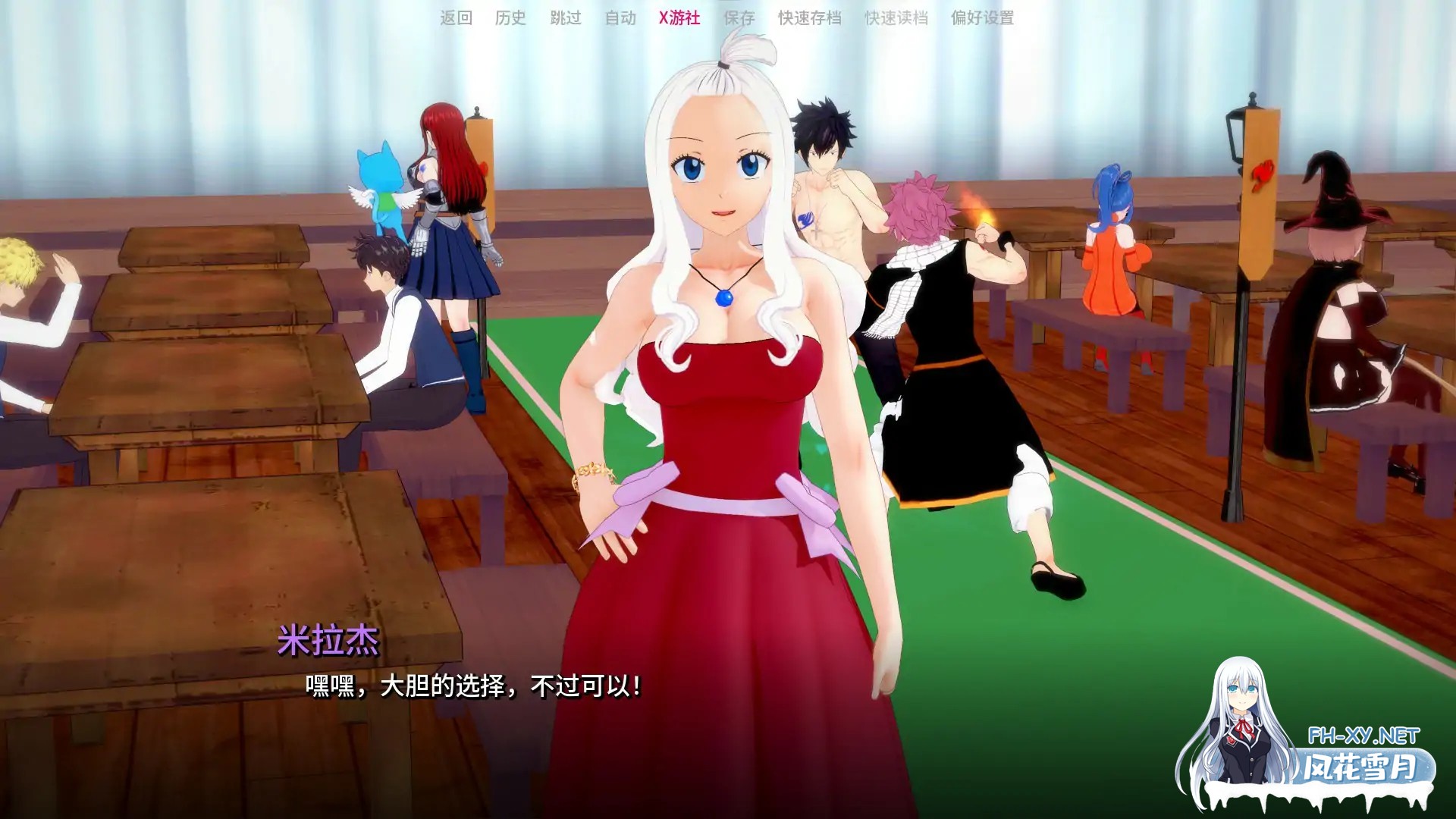Toggle 自动 auto-play mode
Image resolution: width=1456 pixels, height=819 pixels.
[x=620, y=19]
